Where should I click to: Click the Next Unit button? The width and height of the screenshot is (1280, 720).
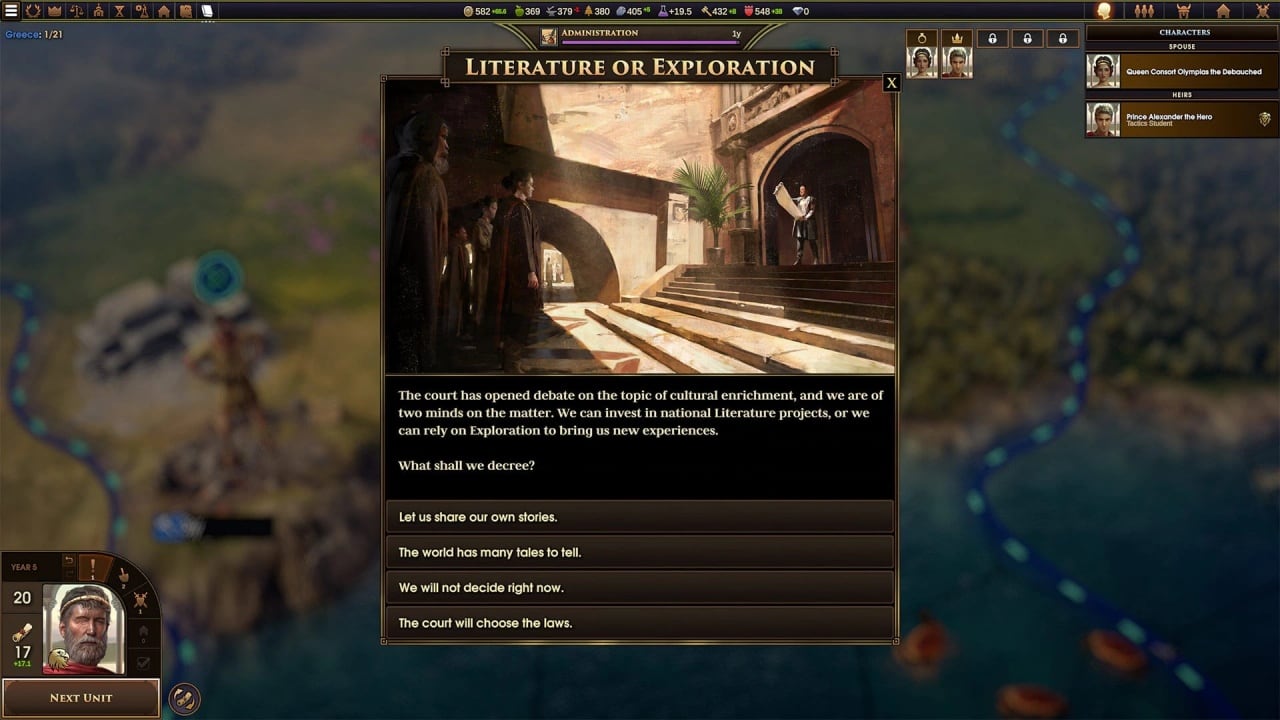(x=81, y=697)
